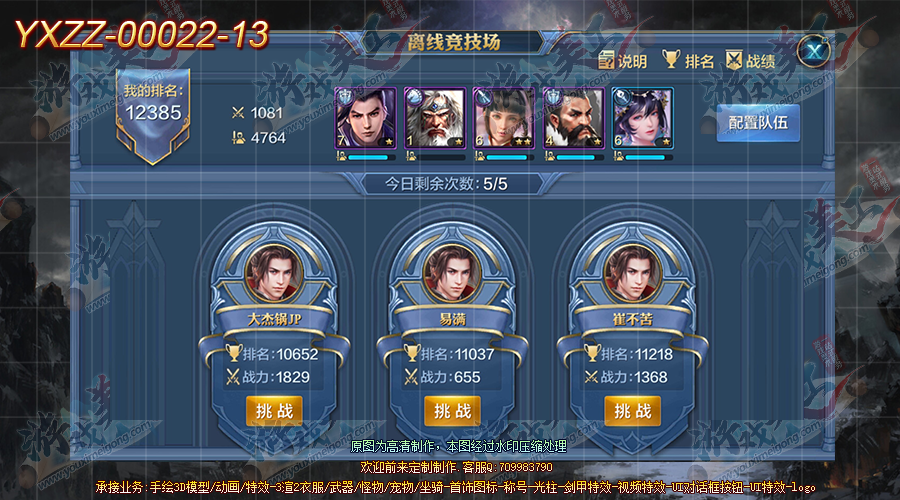View 易满's round avatar
Image resolution: width=900 pixels, height=500 pixels.
(453, 272)
